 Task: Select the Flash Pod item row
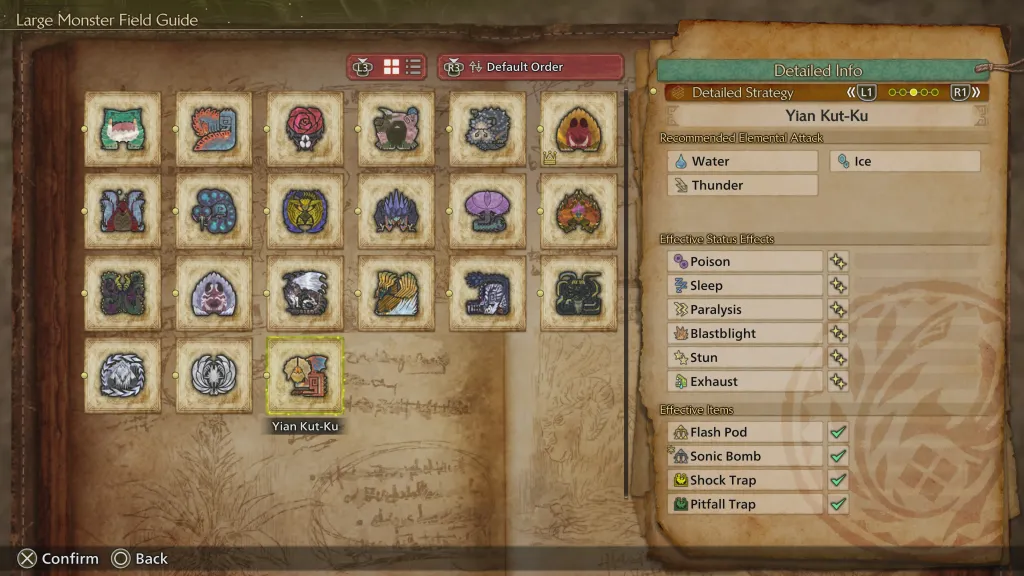[x=745, y=433]
